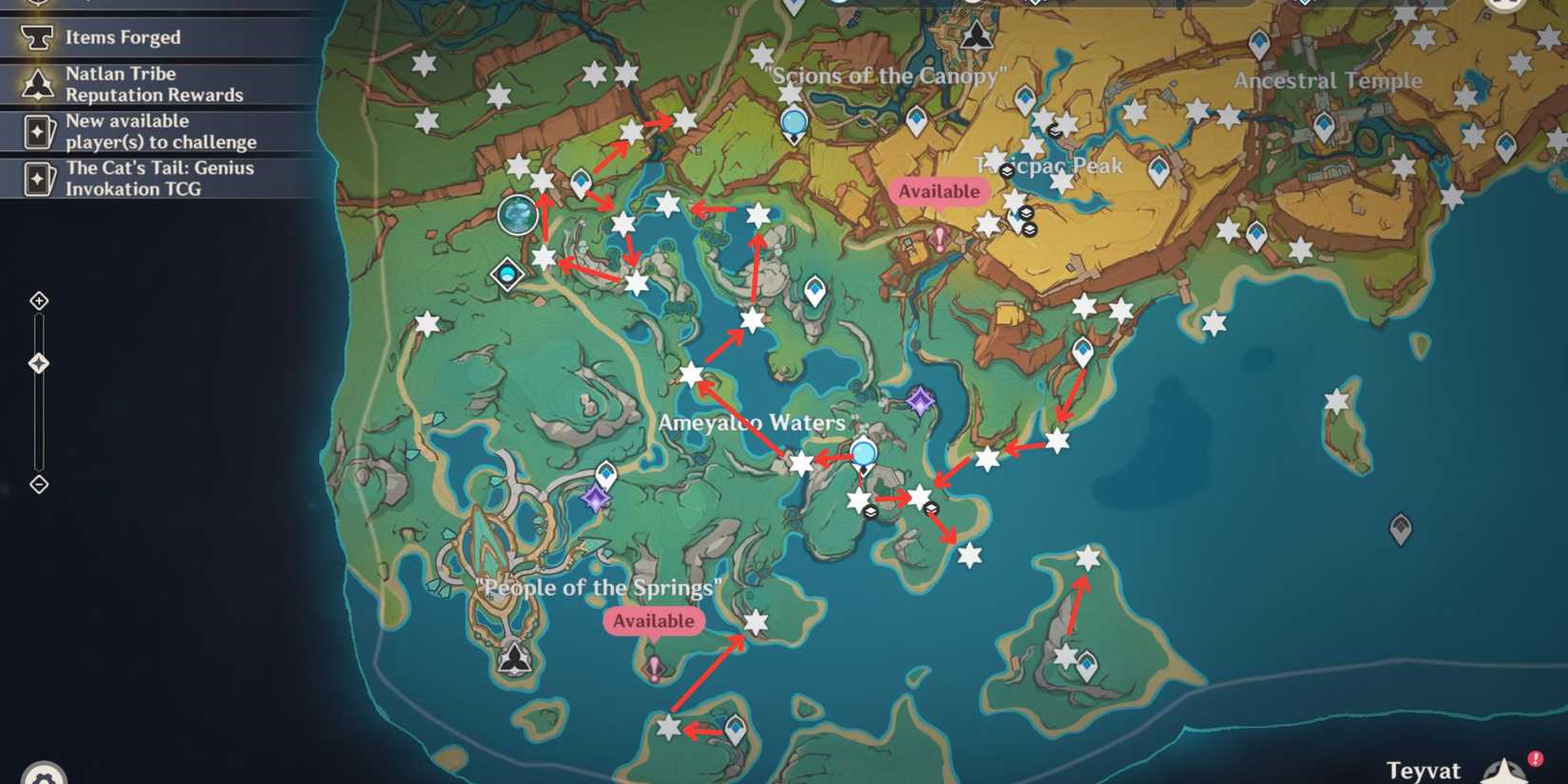Select the purple challenge crystal marker near Ameyalco Waters

(918, 400)
